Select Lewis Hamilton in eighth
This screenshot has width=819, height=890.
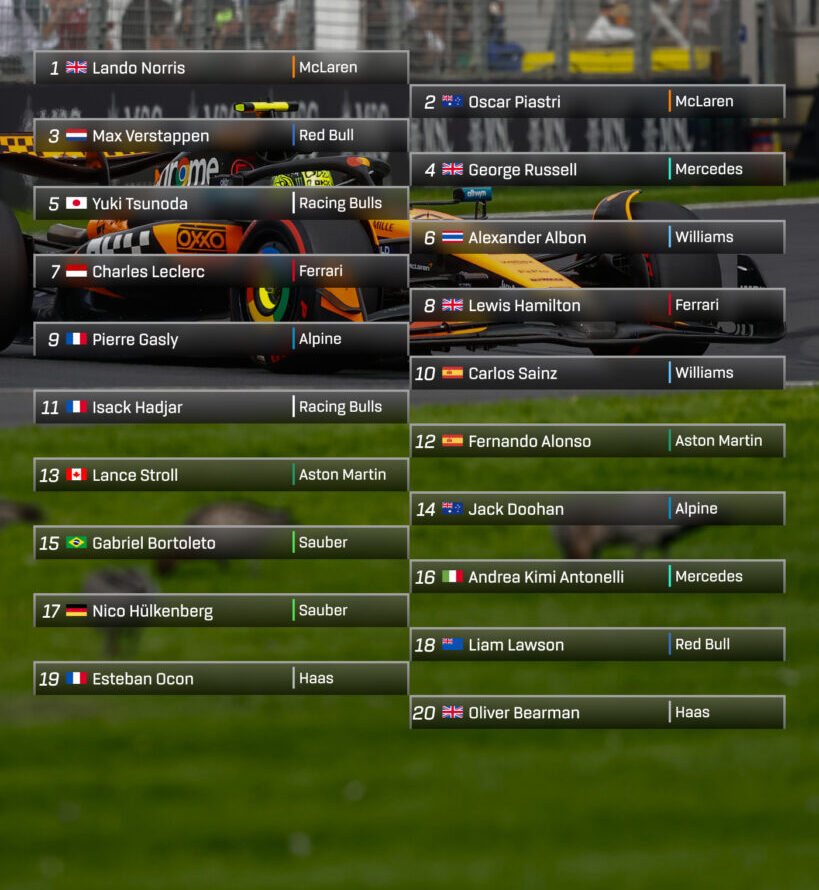click(x=597, y=306)
